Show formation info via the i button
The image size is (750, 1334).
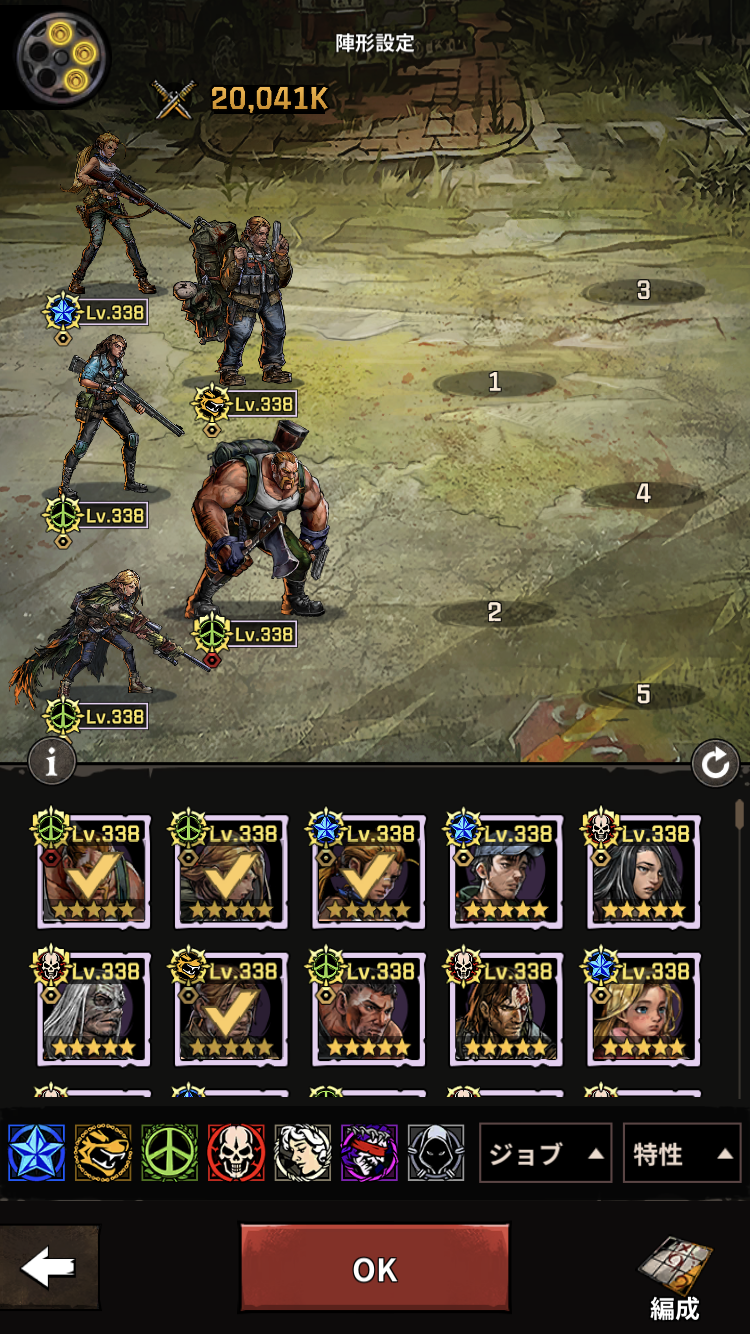click(52, 762)
